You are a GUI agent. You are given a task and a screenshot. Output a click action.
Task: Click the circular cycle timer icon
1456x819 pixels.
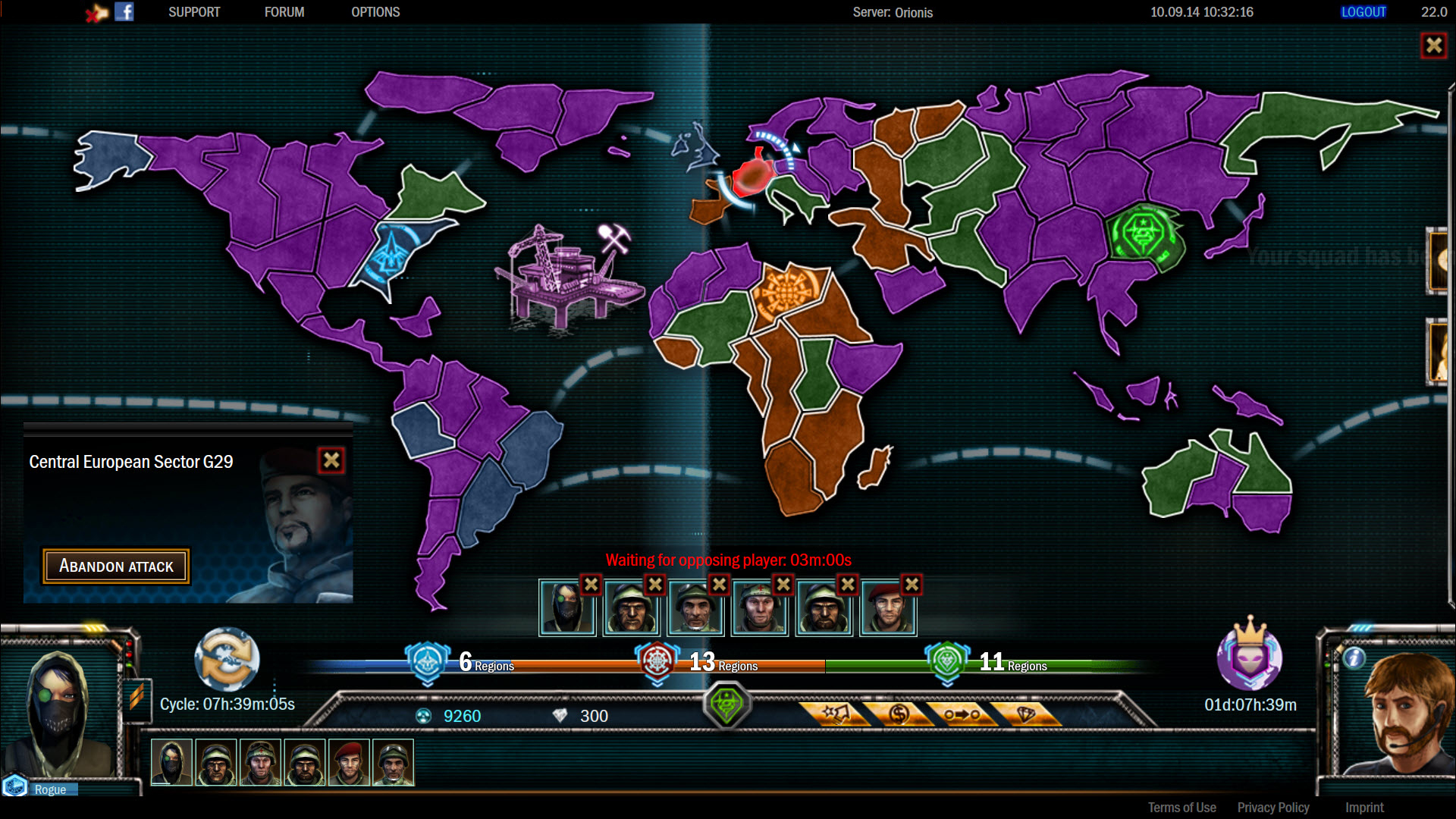[x=227, y=661]
